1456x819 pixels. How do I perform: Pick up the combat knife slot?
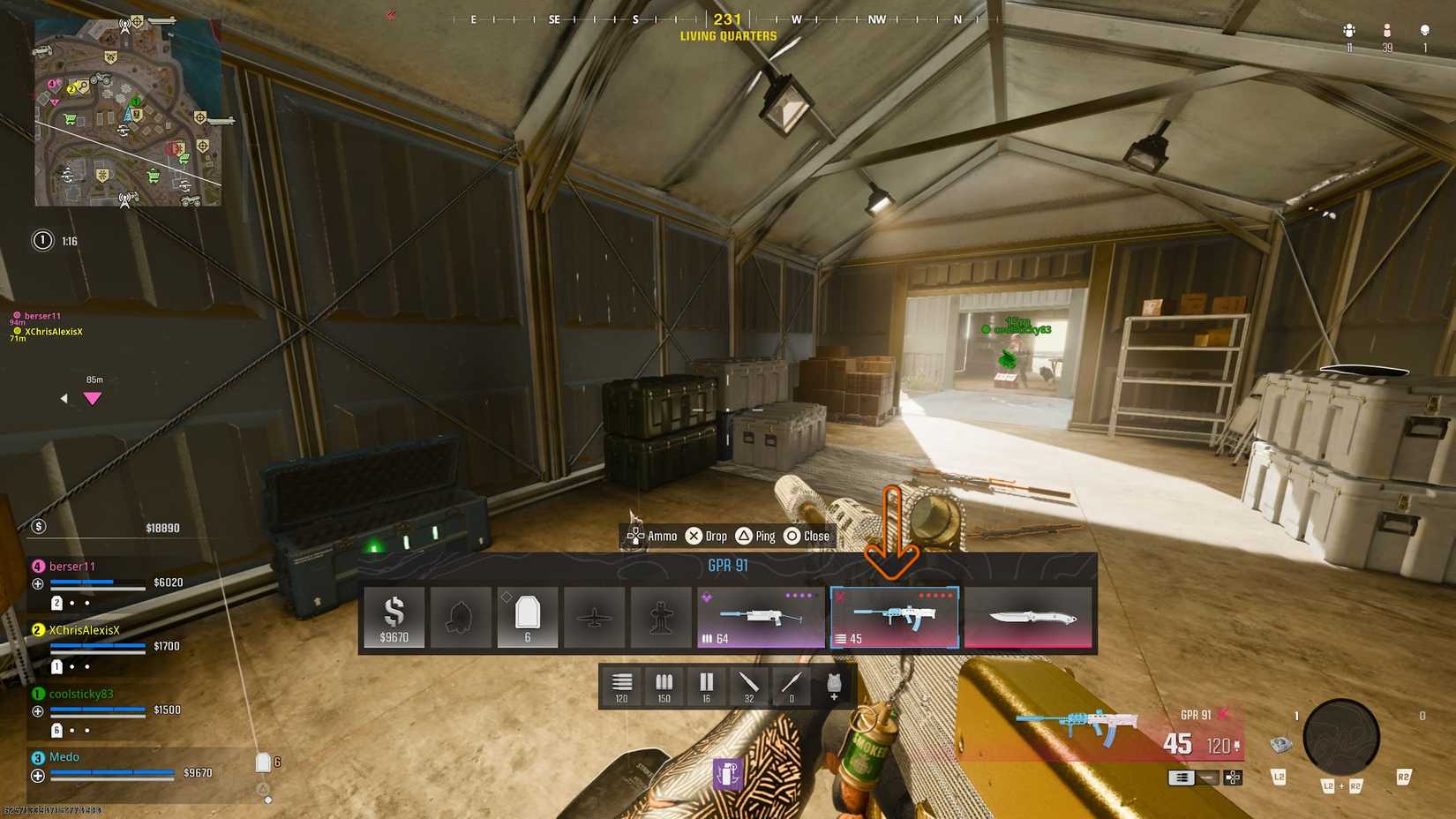click(x=1029, y=616)
